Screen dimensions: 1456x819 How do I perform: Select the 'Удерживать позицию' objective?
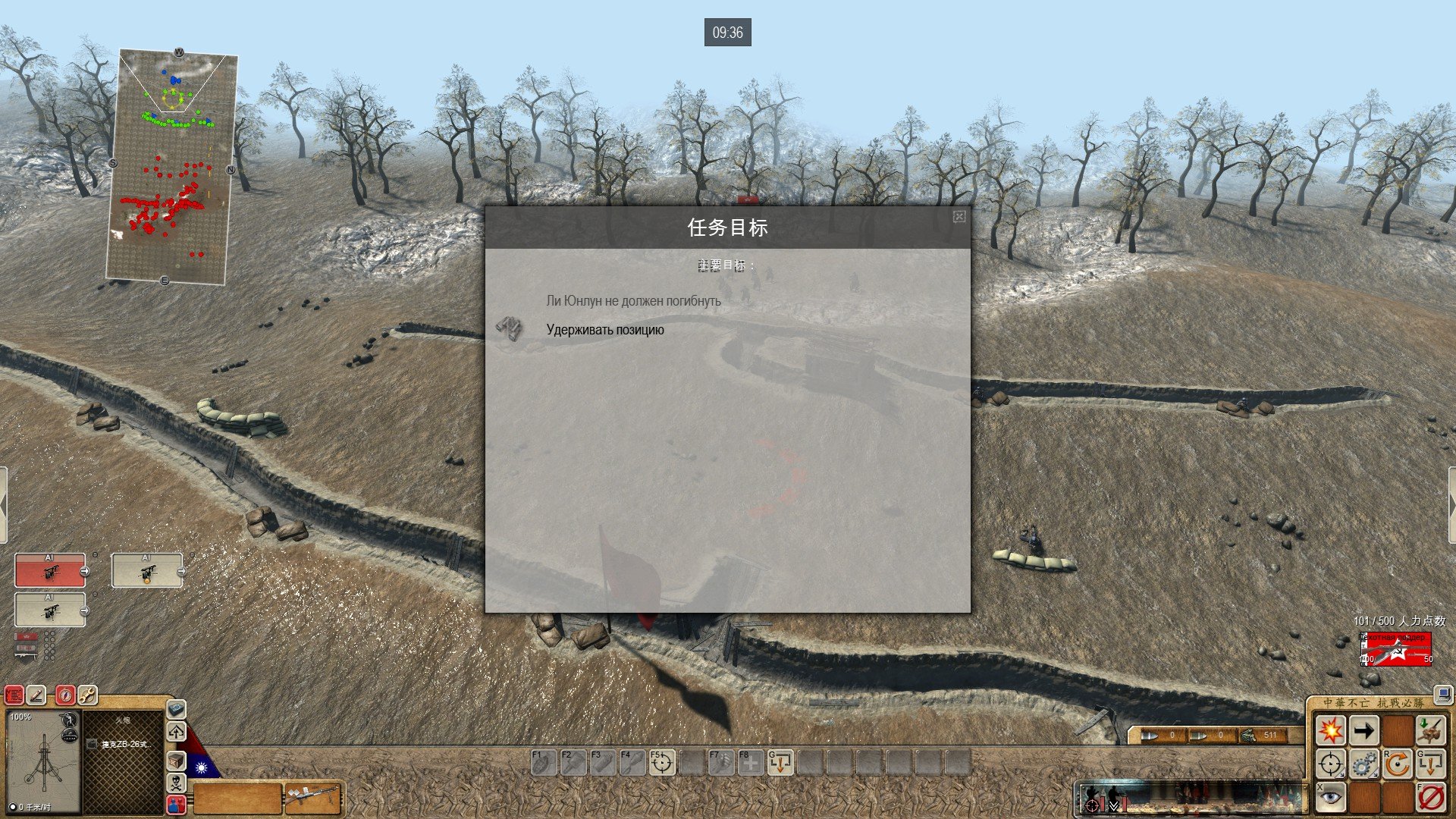click(x=604, y=330)
